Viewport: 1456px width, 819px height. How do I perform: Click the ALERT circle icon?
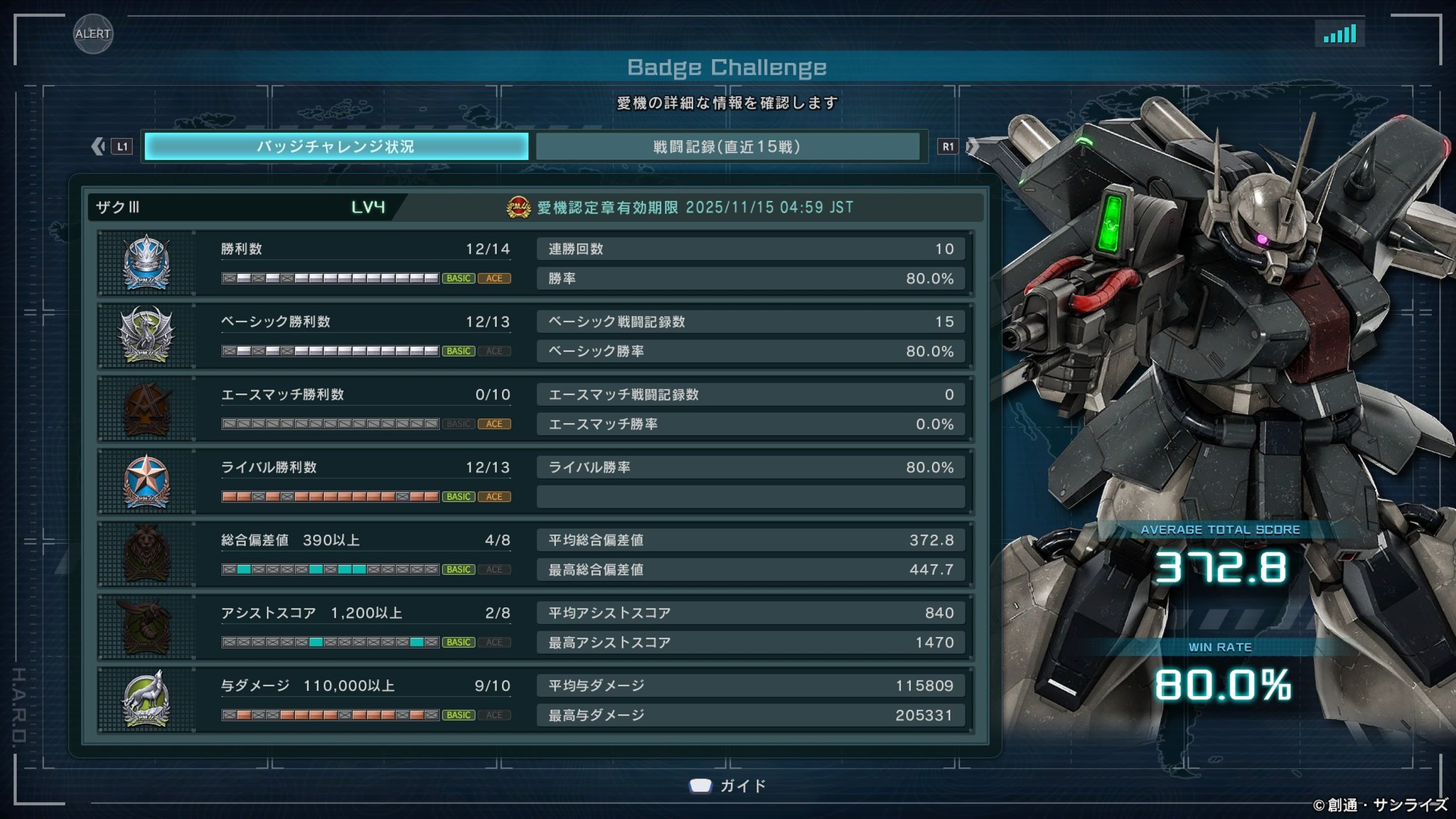click(93, 33)
